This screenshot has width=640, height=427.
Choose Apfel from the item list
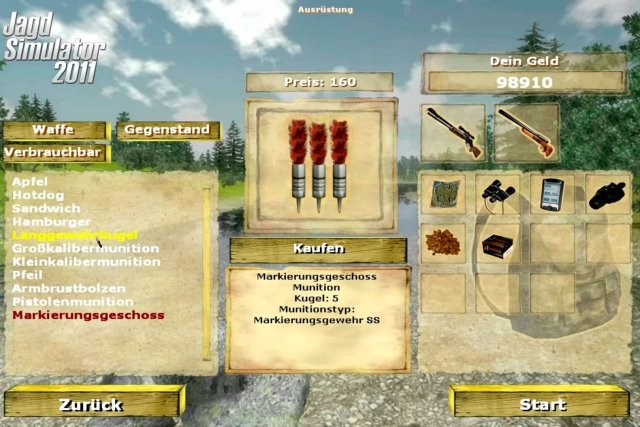click(29, 182)
